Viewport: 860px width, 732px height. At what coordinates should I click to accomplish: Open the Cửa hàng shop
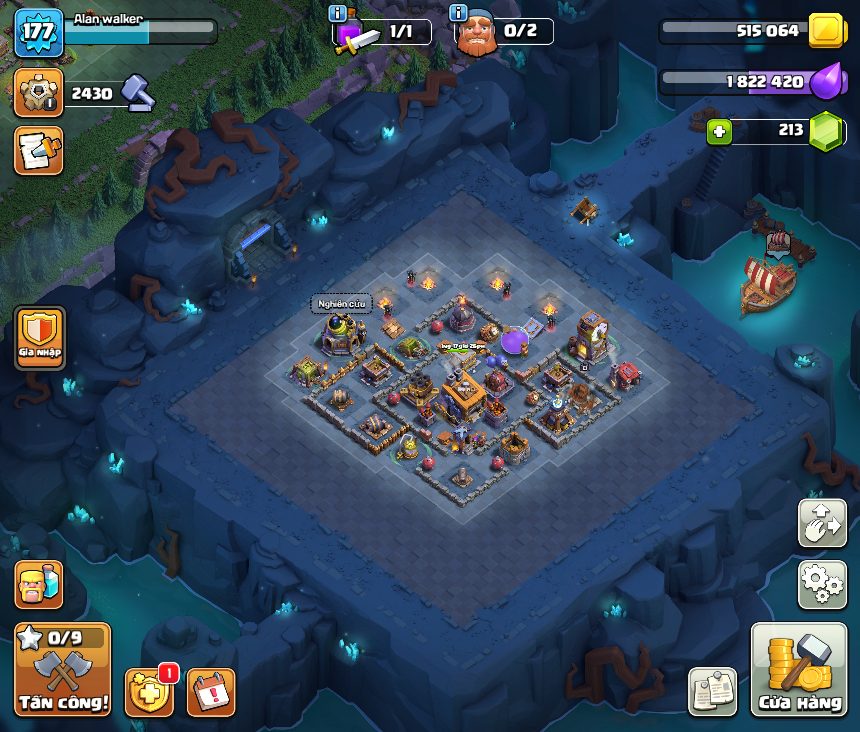[x=798, y=669]
